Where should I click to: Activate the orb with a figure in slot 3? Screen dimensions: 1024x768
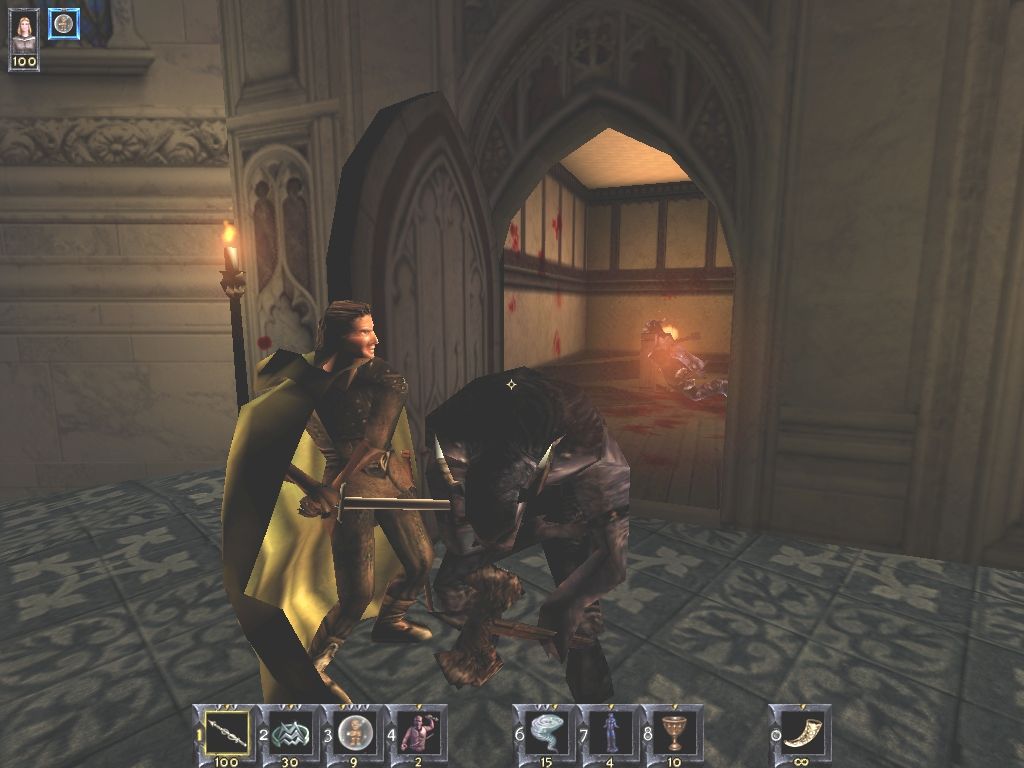point(353,732)
